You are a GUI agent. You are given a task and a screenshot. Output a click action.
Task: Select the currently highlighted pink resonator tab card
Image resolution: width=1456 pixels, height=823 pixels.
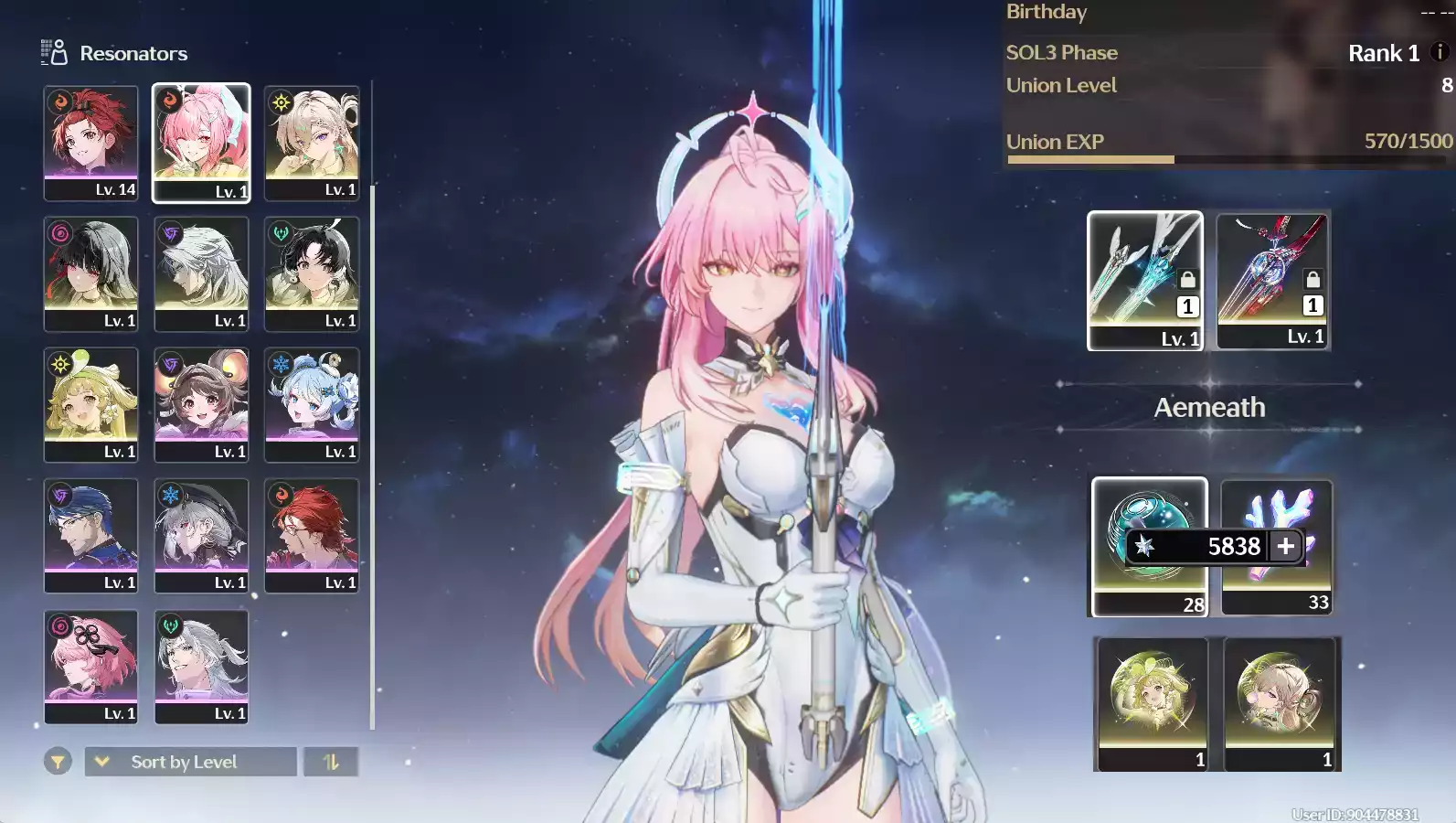pyautogui.click(x=201, y=142)
